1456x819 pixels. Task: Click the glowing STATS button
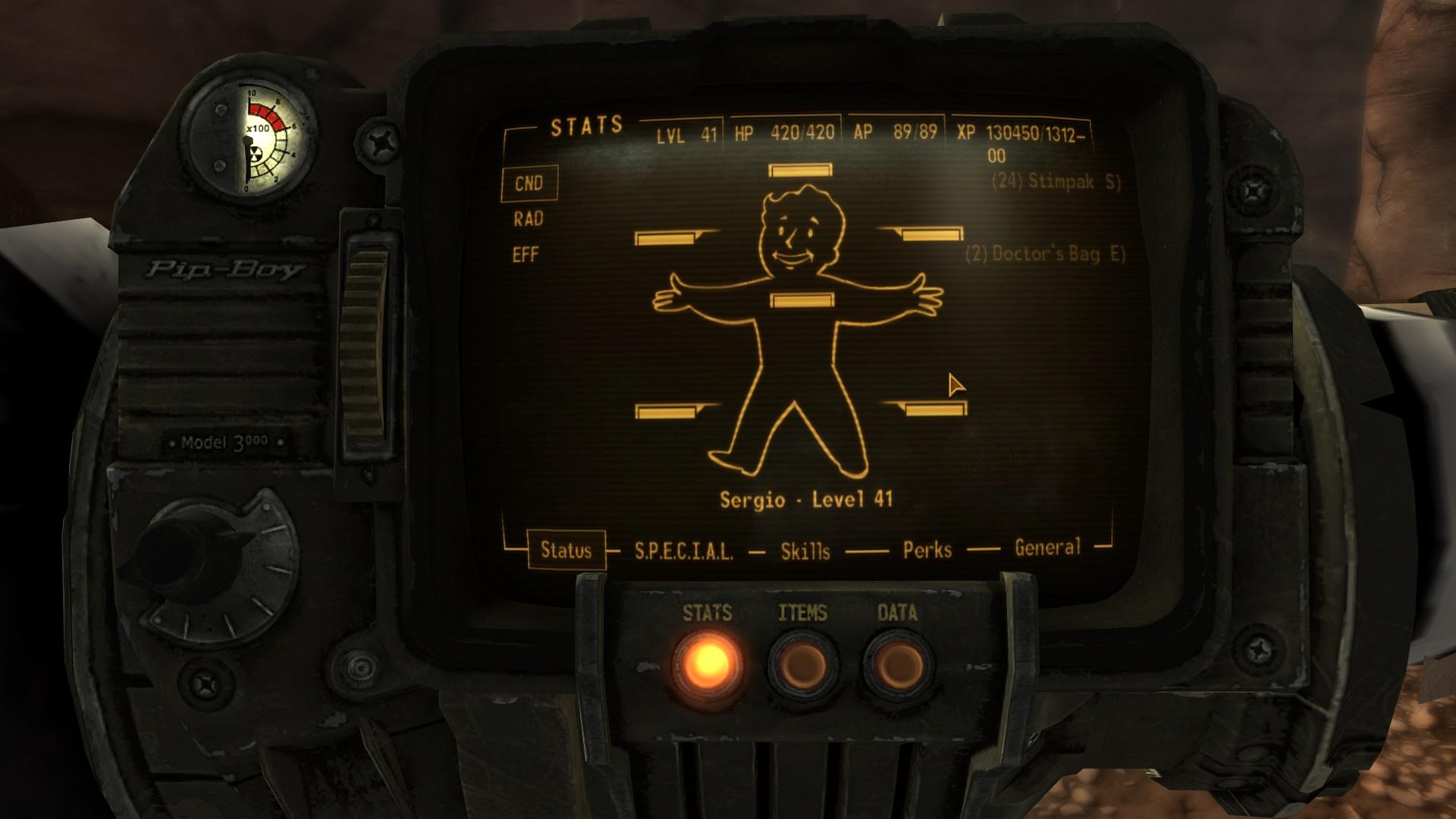707,664
